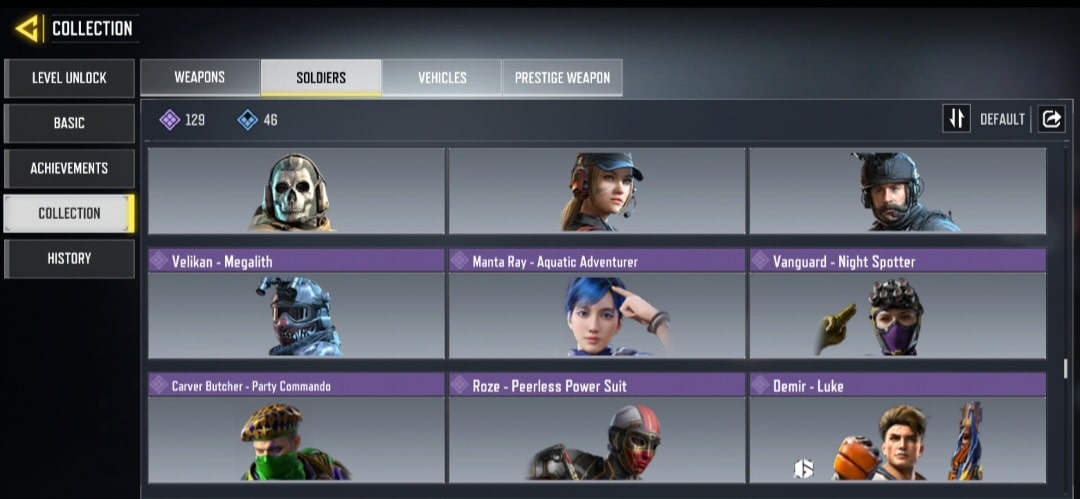Select the Basic menu entry
Image resolution: width=1080 pixels, height=499 pixels.
tap(69, 123)
